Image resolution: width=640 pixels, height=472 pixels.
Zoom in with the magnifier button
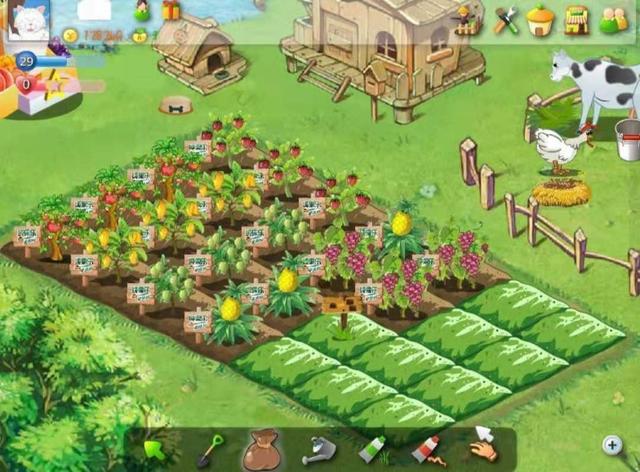[612, 445]
